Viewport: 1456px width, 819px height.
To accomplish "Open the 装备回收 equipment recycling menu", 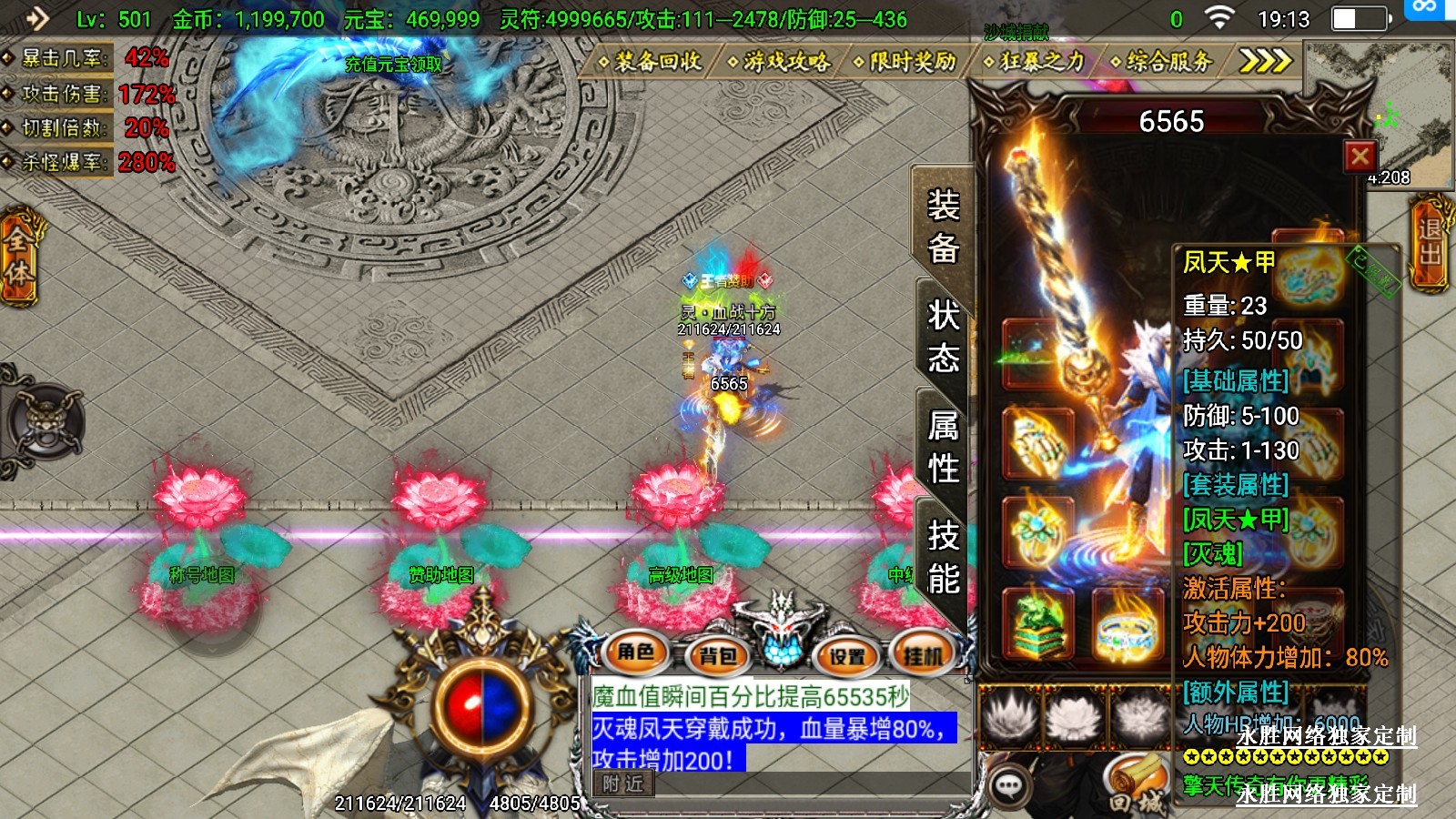I will [650, 62].
